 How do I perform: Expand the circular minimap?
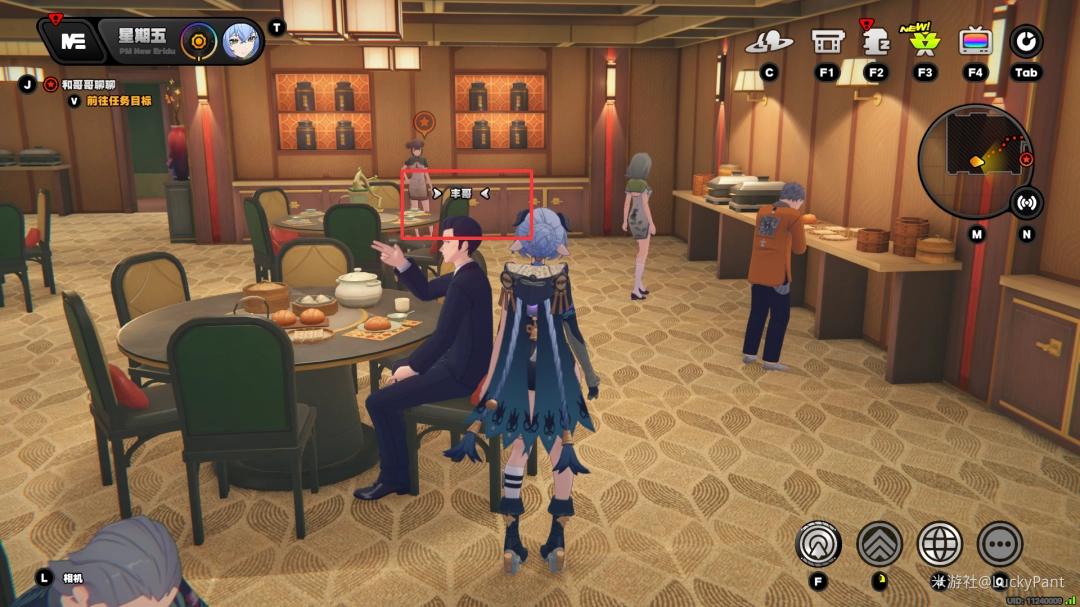tap(975, 150)
